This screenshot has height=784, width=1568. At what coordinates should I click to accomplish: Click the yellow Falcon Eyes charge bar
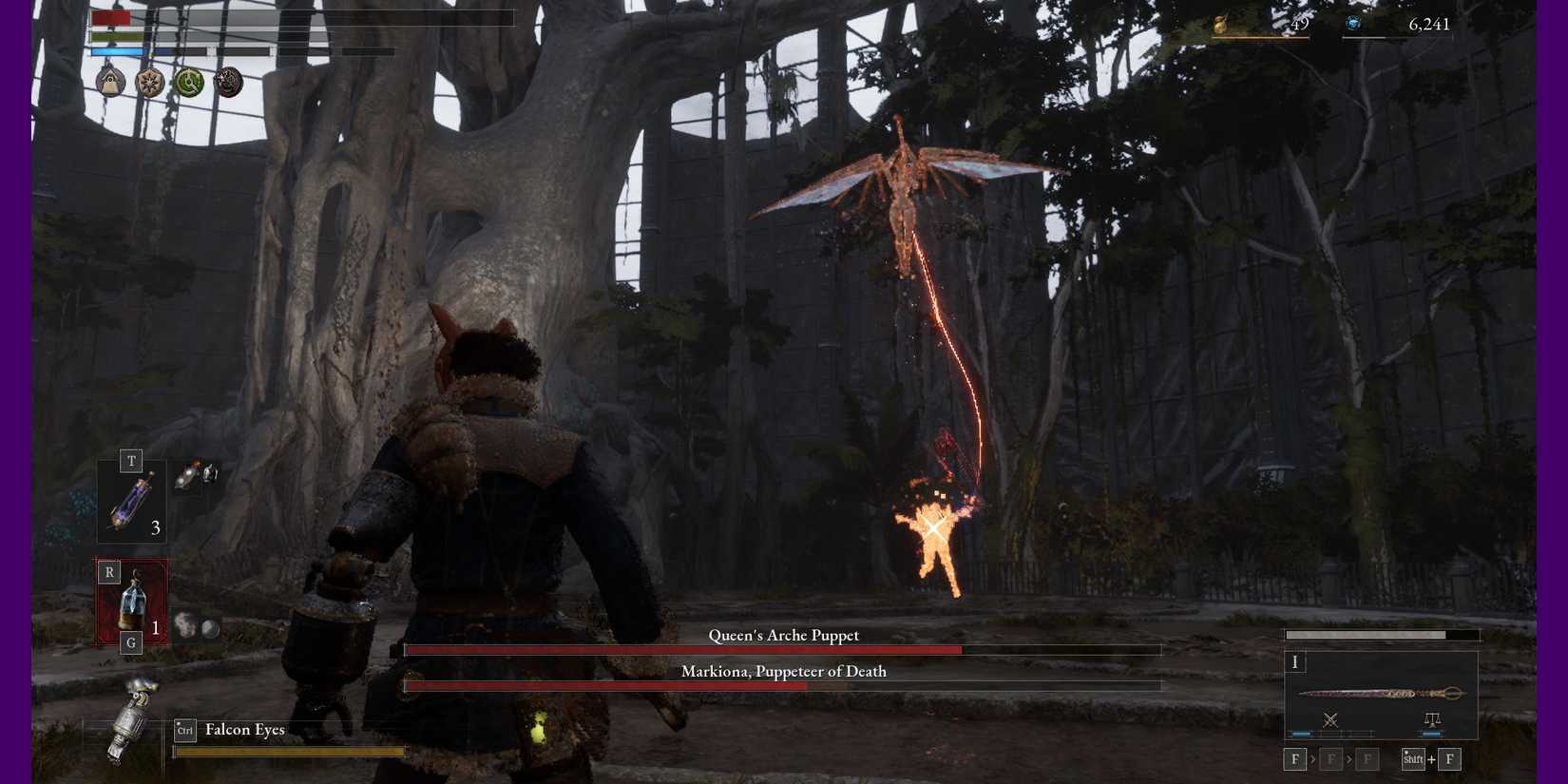(x=288, y=750)
